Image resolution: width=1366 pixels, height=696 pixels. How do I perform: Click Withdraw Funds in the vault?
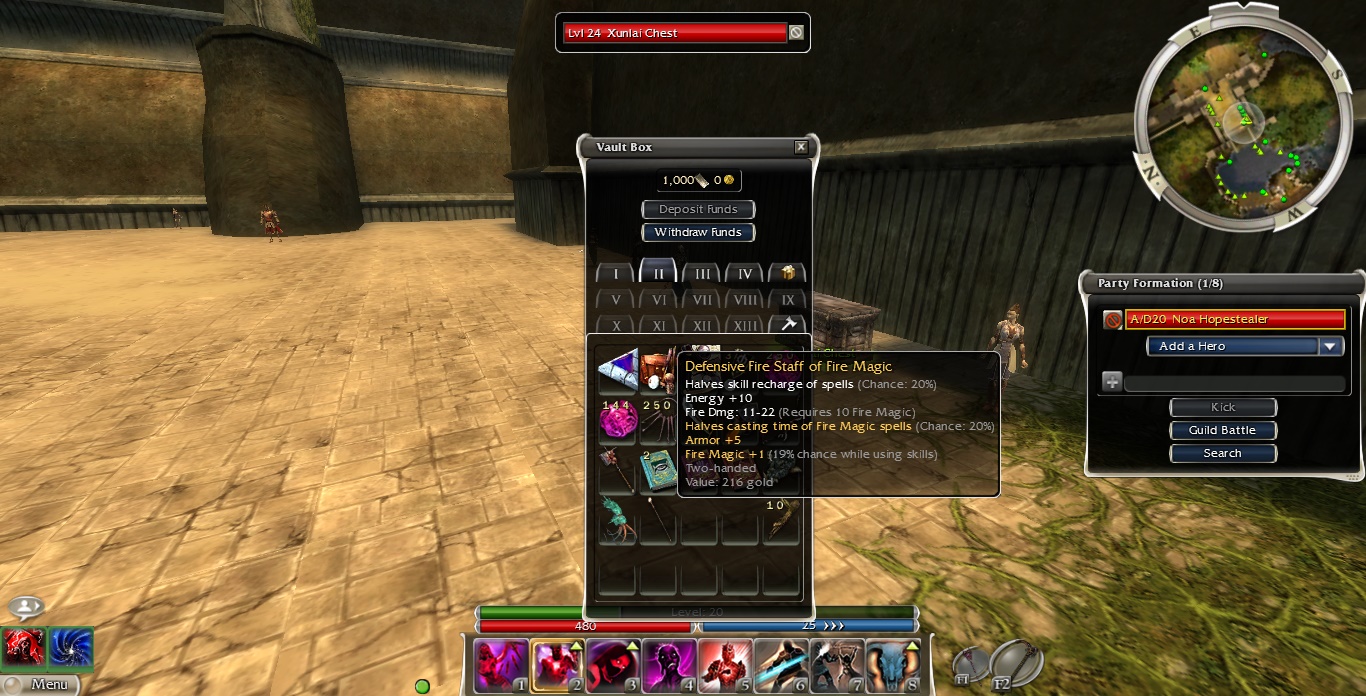click(698, 232)
